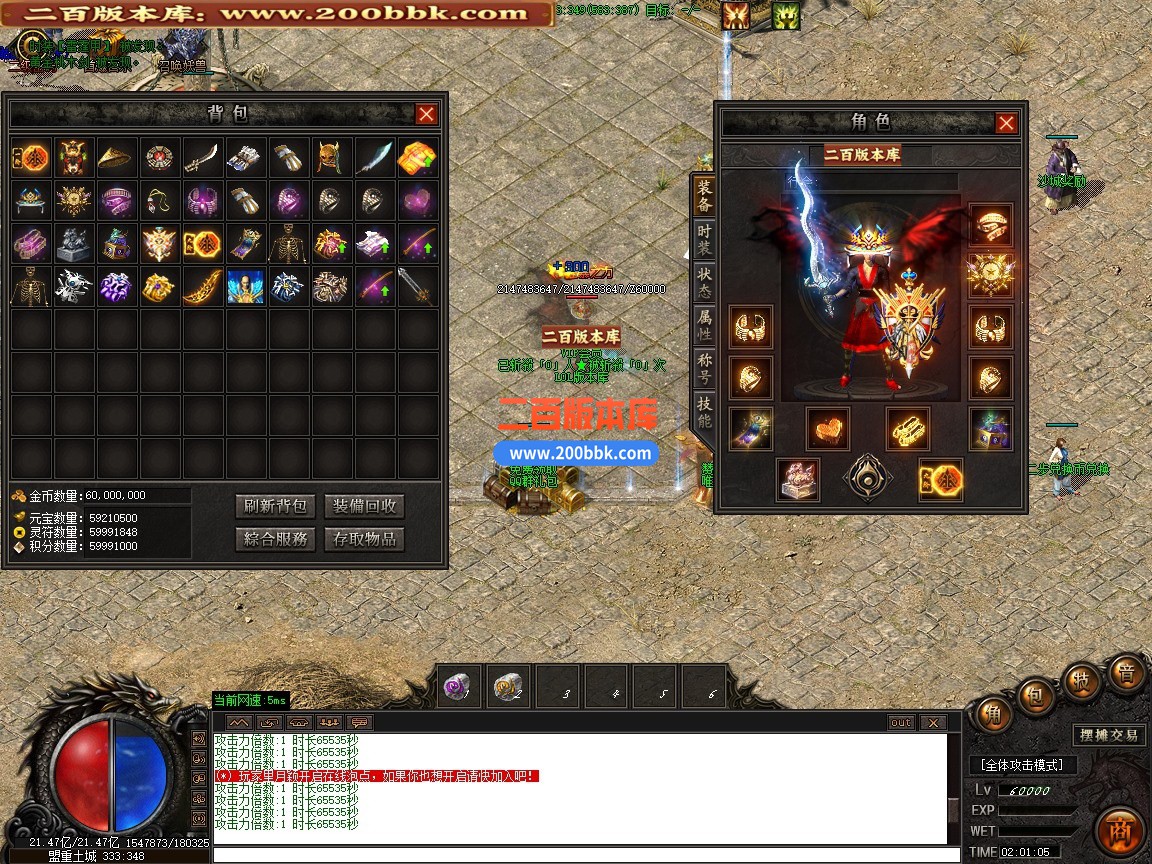Focus the chat text input box
Image resolution: width=1152 pixels, height=864 pixels.
point(580,854)
